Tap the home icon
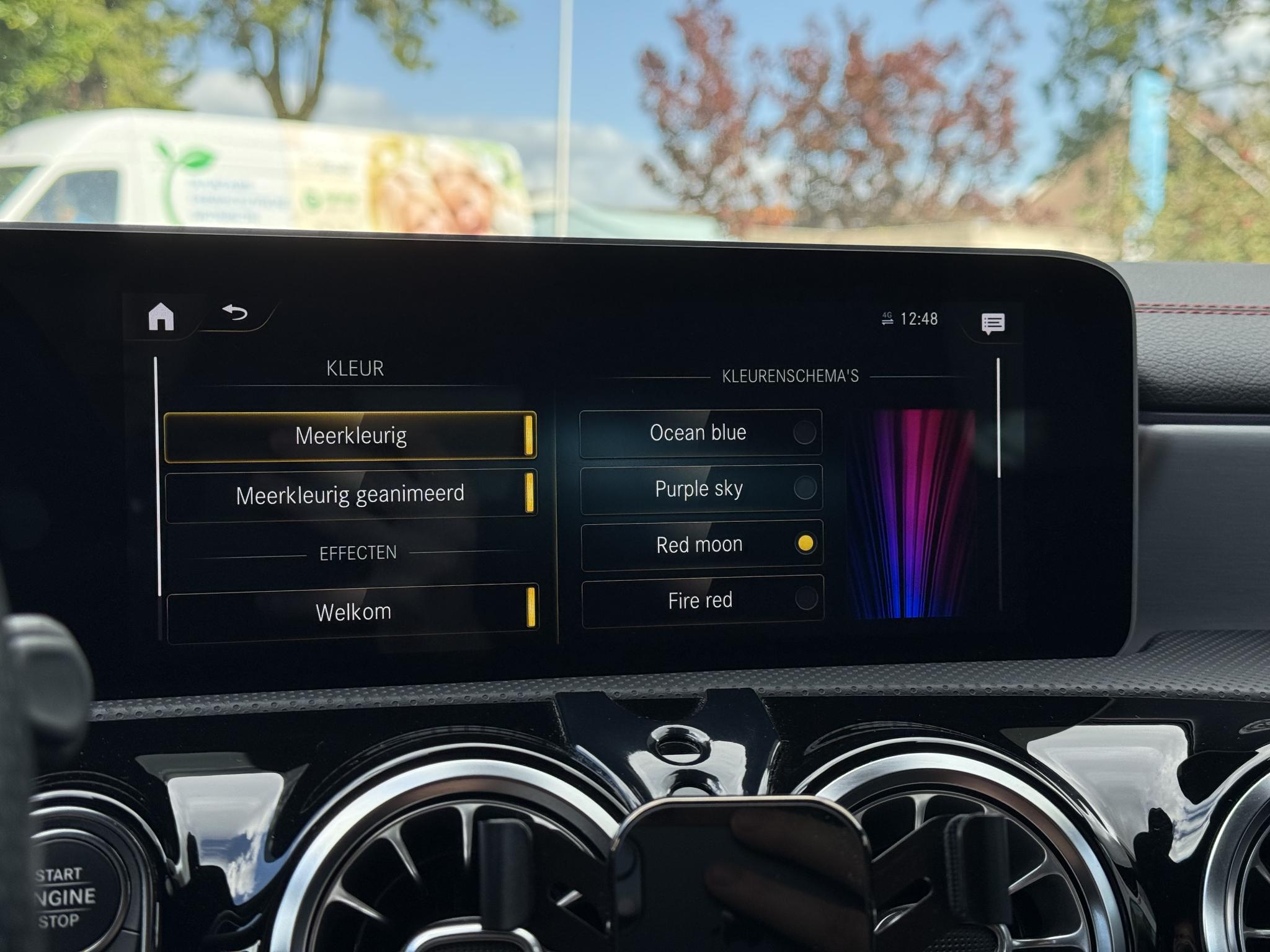 (x=161, y=317)
